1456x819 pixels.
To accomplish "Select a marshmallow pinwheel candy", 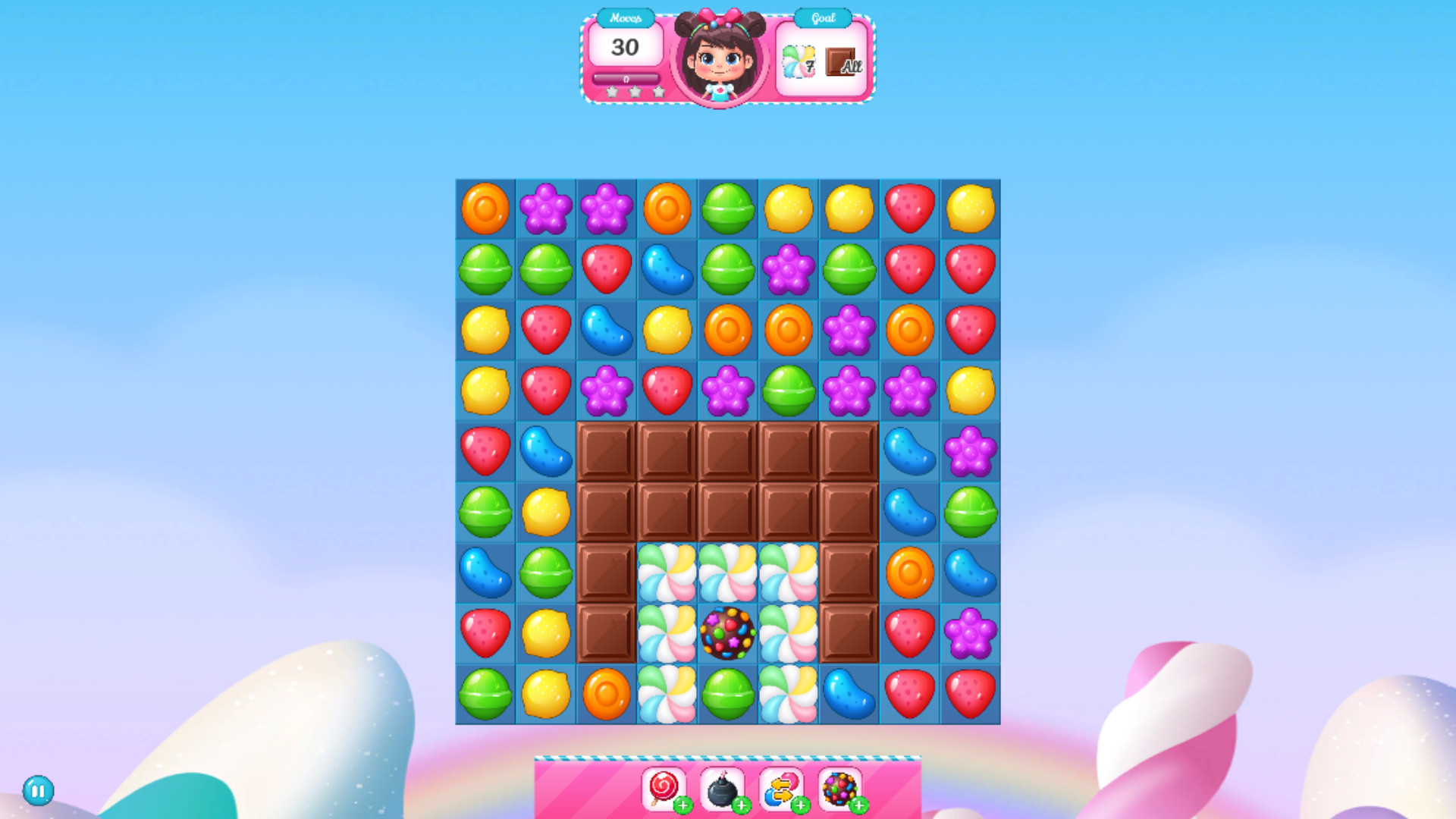I will click(666, 574).
